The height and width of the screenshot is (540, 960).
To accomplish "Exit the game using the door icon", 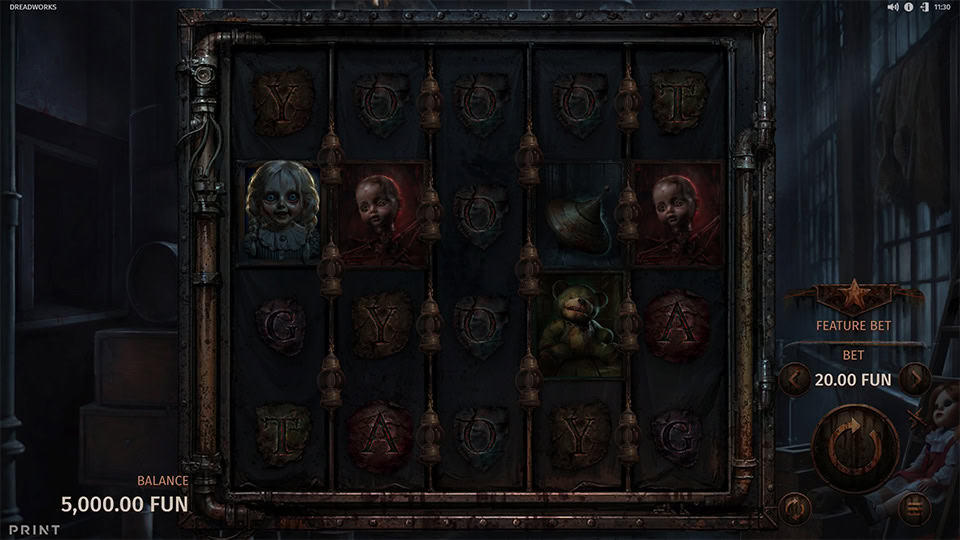I will [924, 7].
